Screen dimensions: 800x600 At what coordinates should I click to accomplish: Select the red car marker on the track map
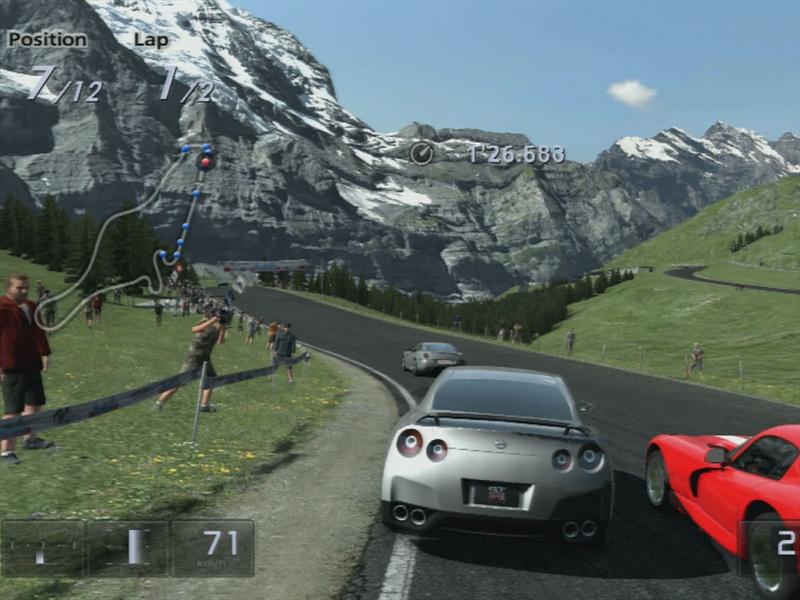pos(206,161)
